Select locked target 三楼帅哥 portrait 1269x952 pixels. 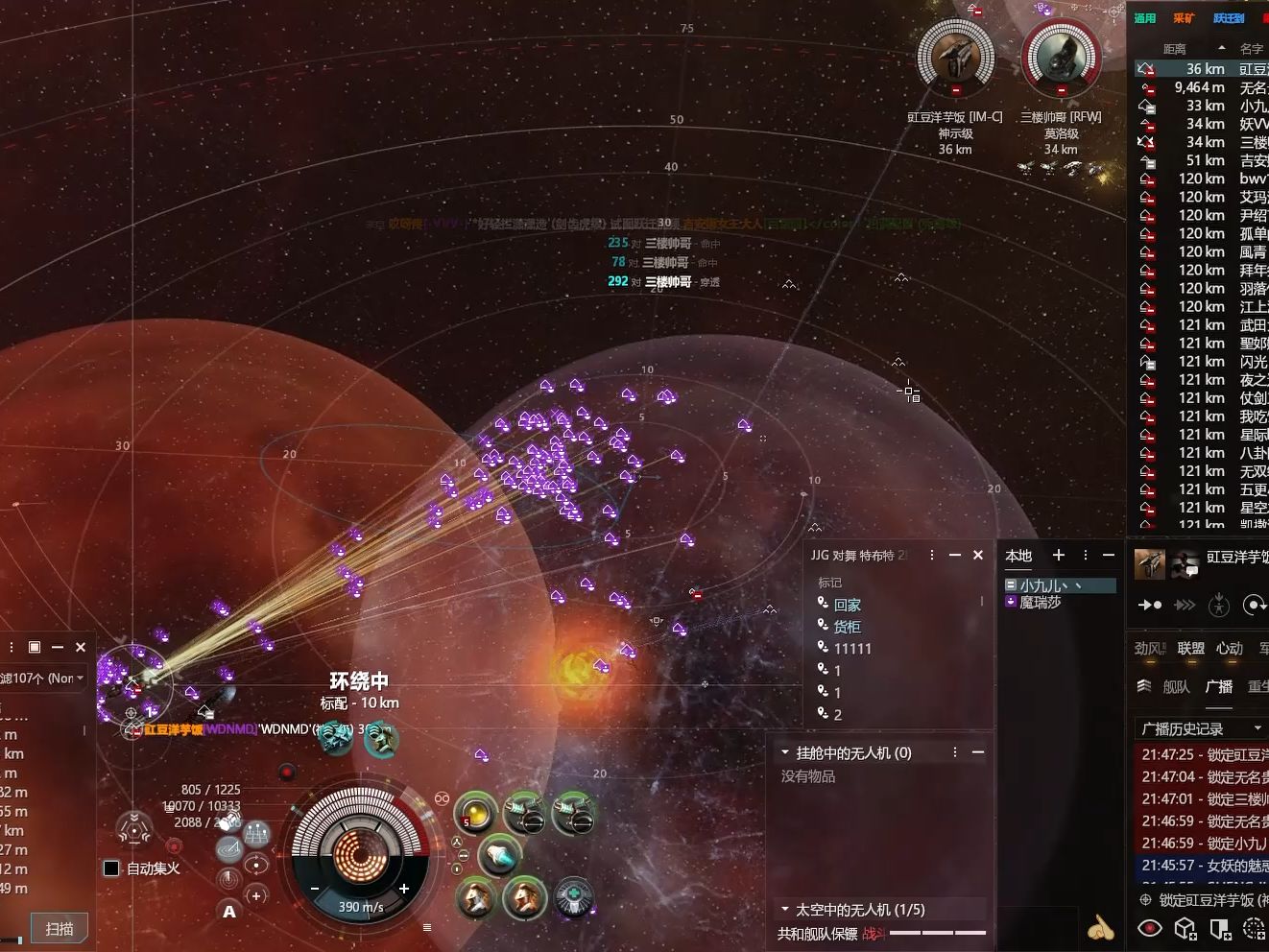coord(1061,58)
